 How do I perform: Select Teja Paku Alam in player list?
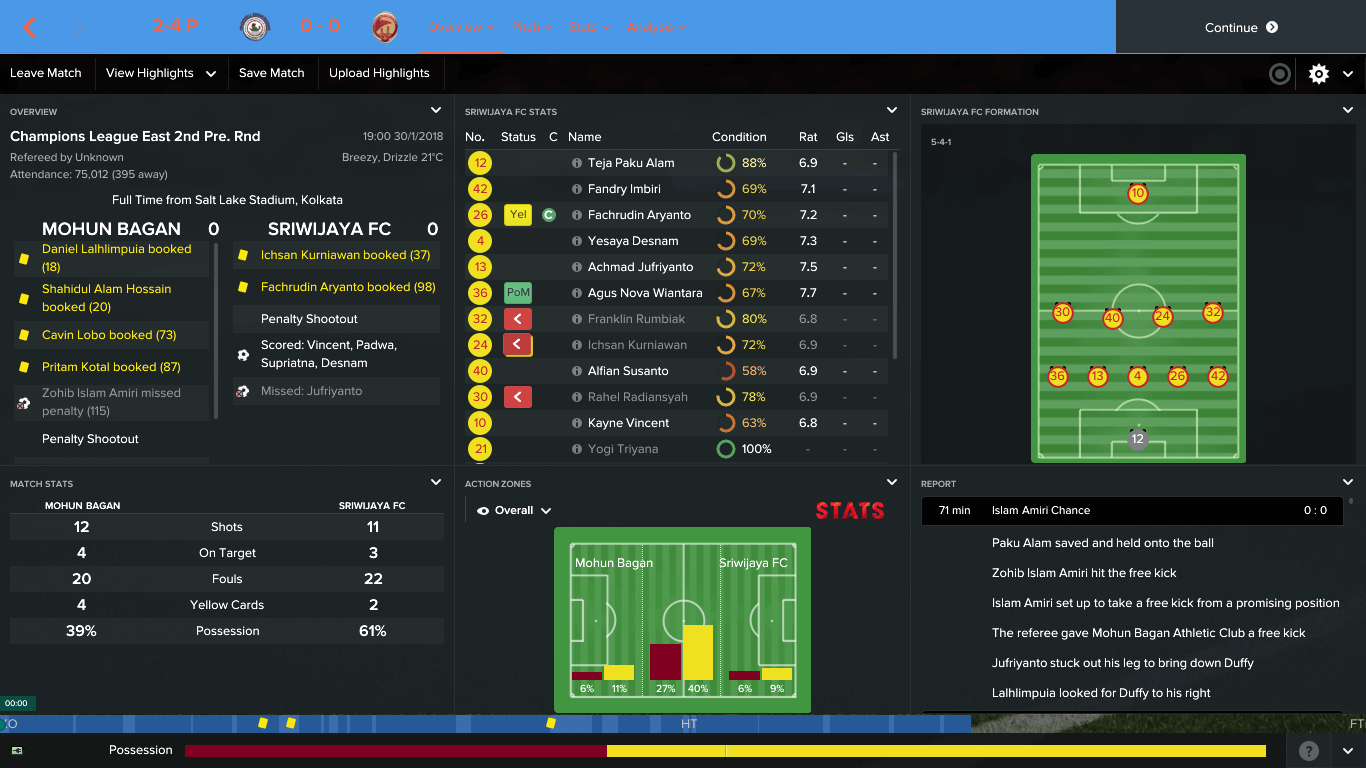[x=631, y=163]
